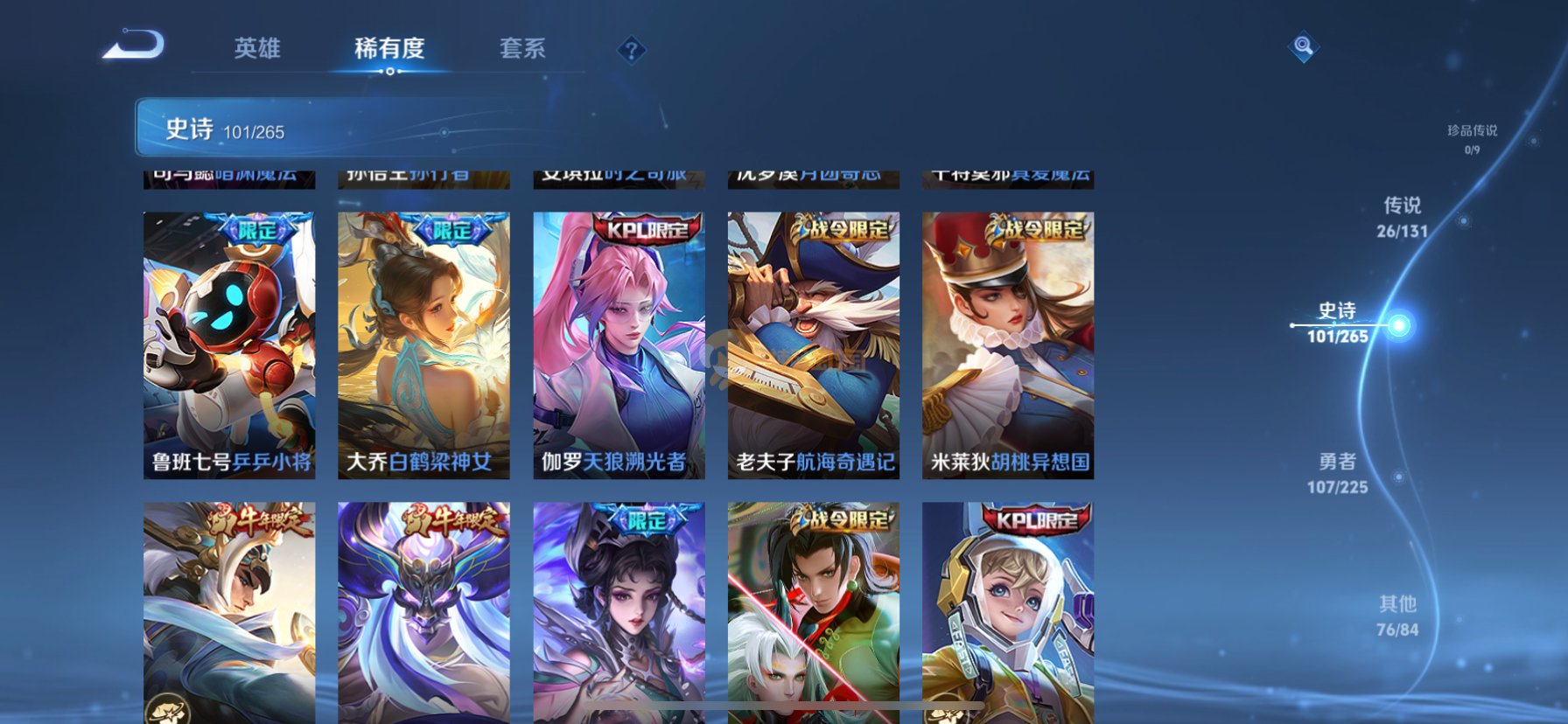Screen dimensions: 1568x724
Task: Jump to 其他 76/84 category
Action: 1396,616
